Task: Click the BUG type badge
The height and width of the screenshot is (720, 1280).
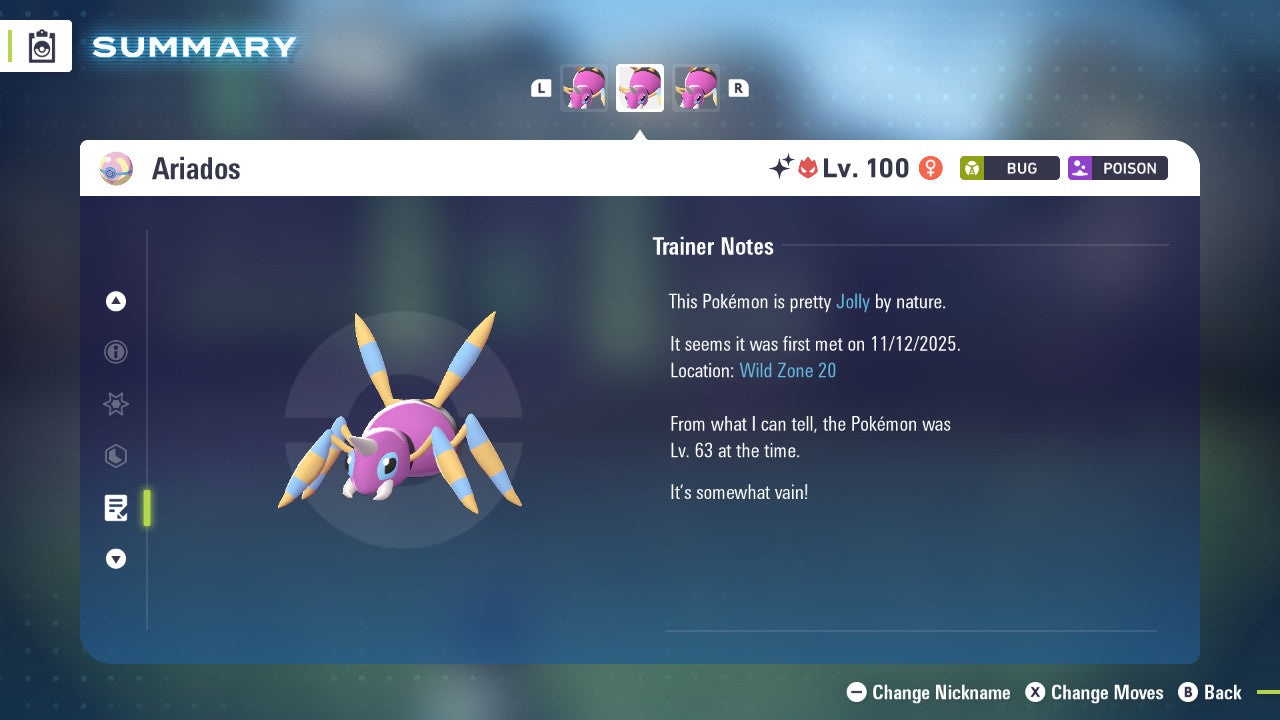Action: click(1009, 168)
